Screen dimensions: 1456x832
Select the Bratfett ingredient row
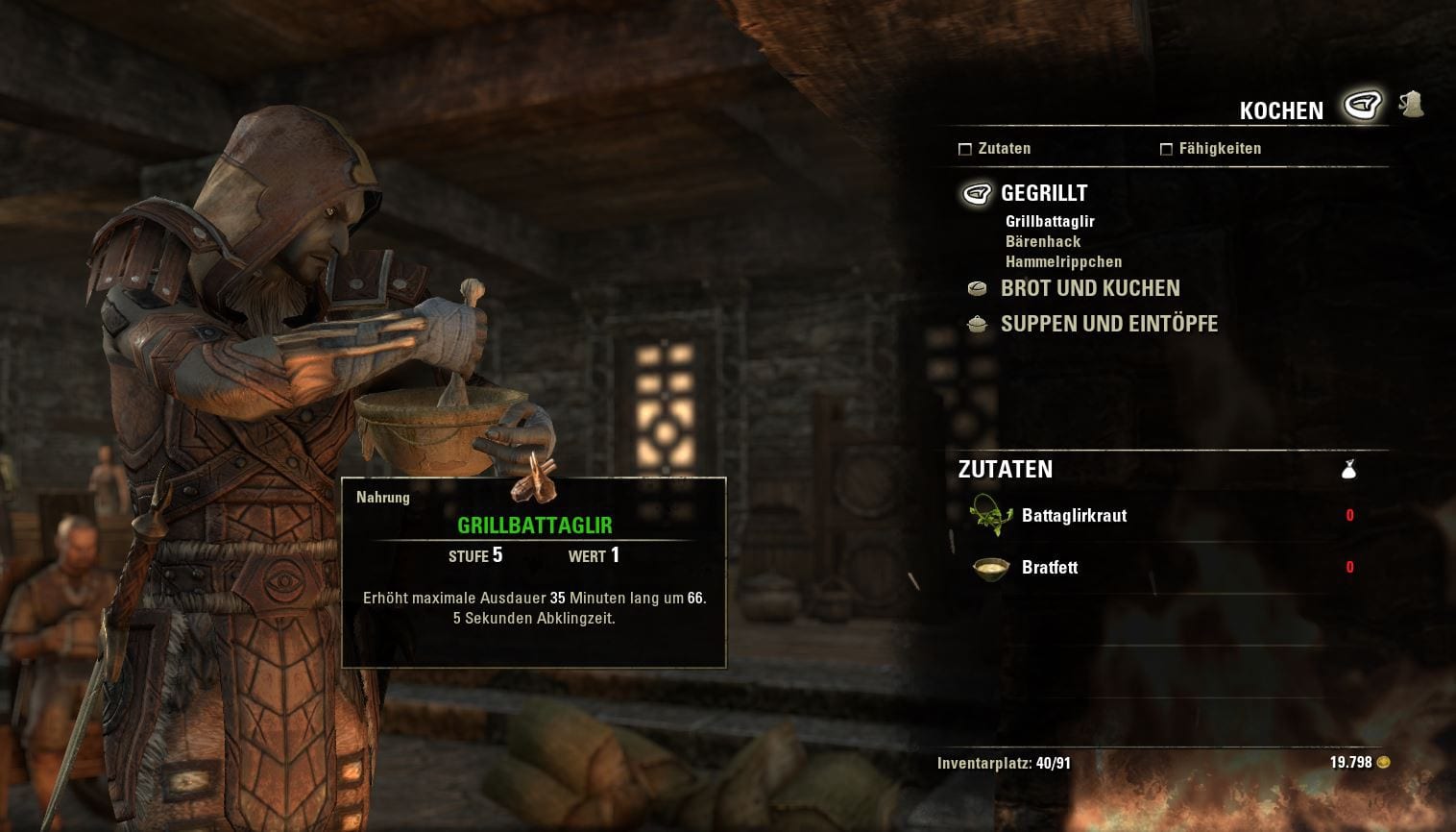tap(1050, 568)
